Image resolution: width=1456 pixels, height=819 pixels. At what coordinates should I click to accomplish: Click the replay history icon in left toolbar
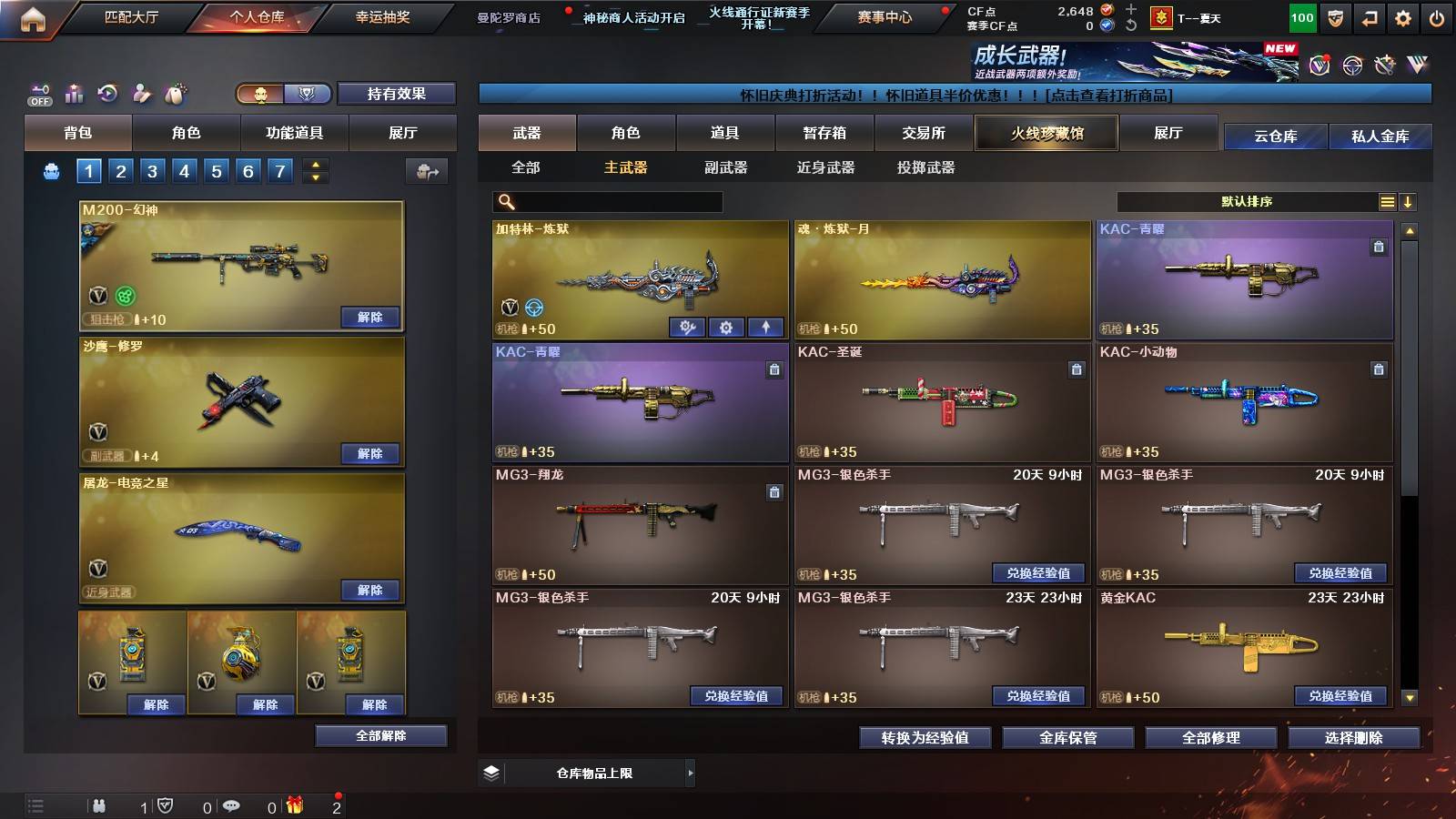(x=106, y=92)
